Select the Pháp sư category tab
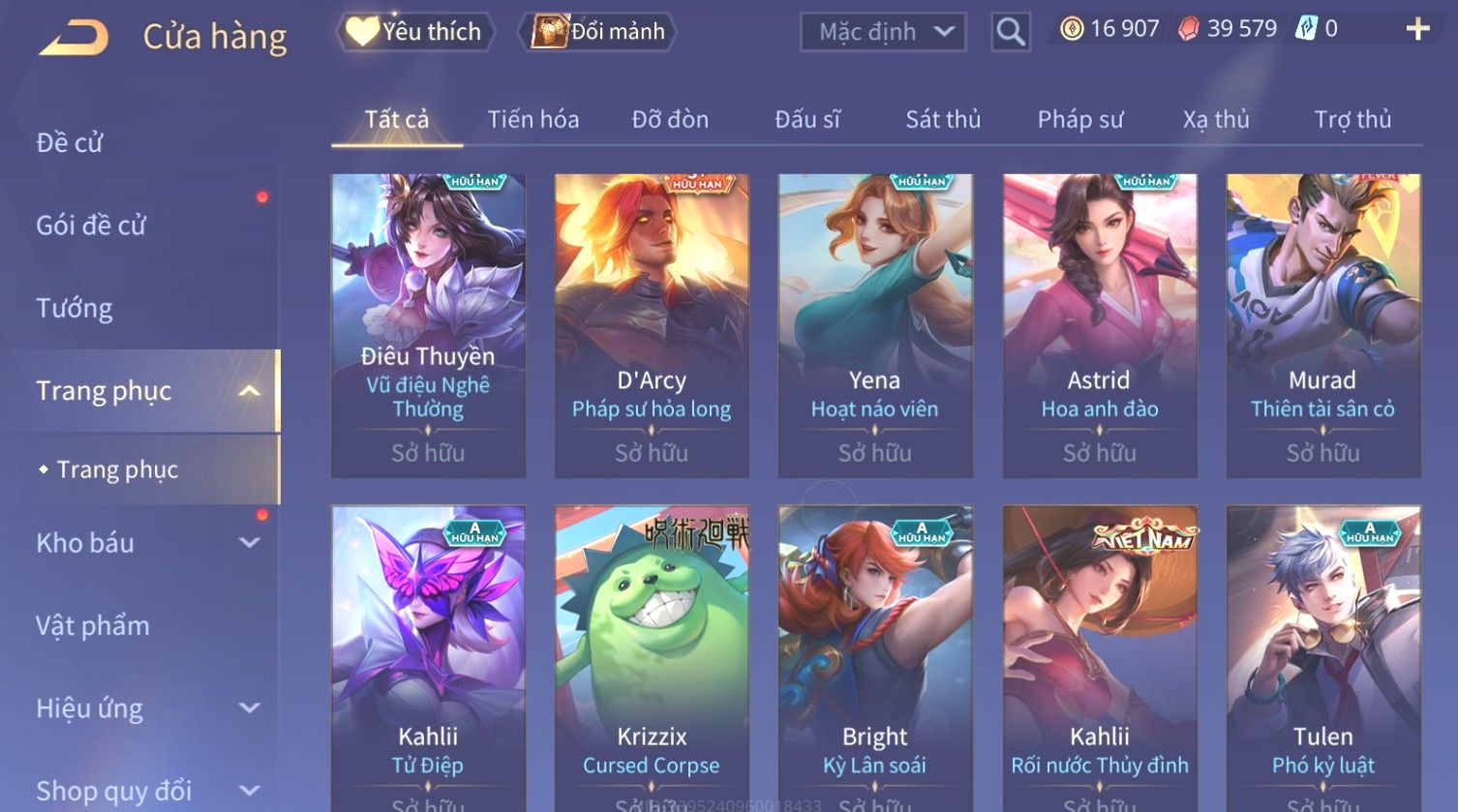 click(1080, 120)
